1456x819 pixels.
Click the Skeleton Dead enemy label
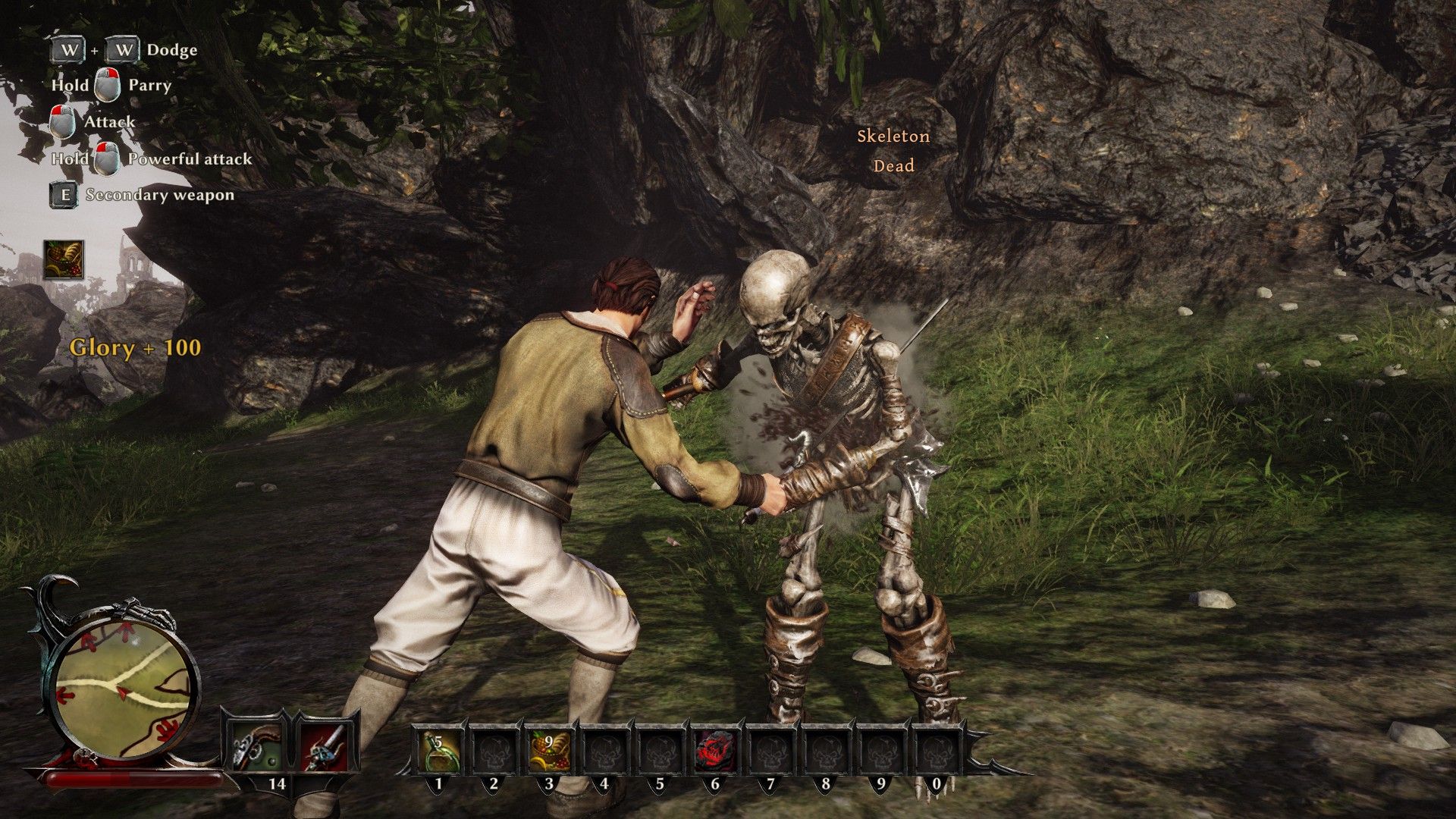click(893, 151)
